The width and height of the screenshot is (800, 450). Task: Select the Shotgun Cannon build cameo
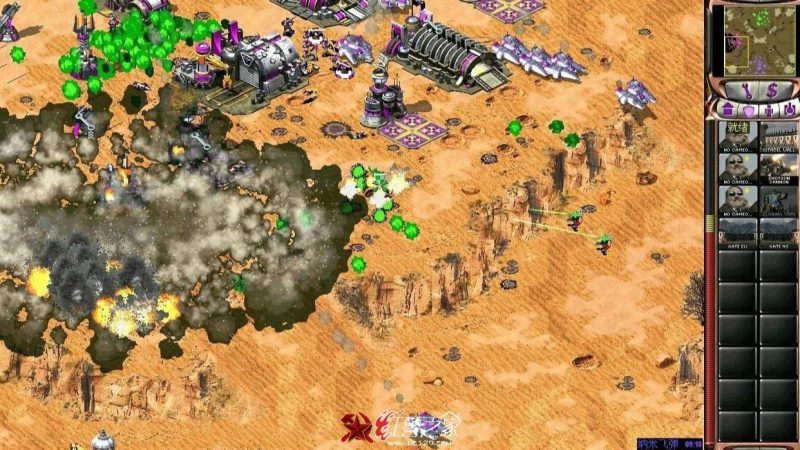click(777, 167)
